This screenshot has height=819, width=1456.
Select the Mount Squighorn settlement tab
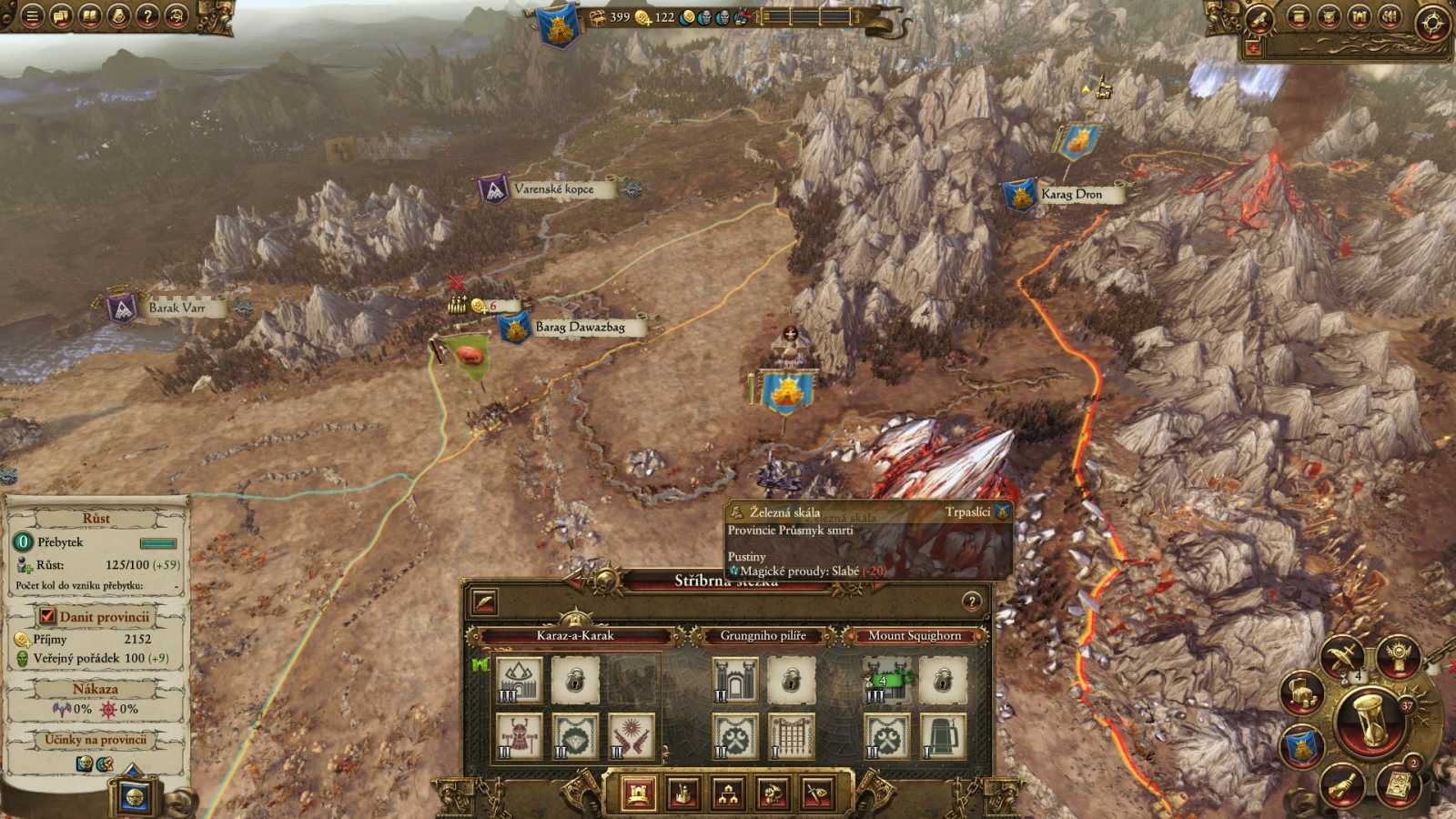click(x=916, y=635)
